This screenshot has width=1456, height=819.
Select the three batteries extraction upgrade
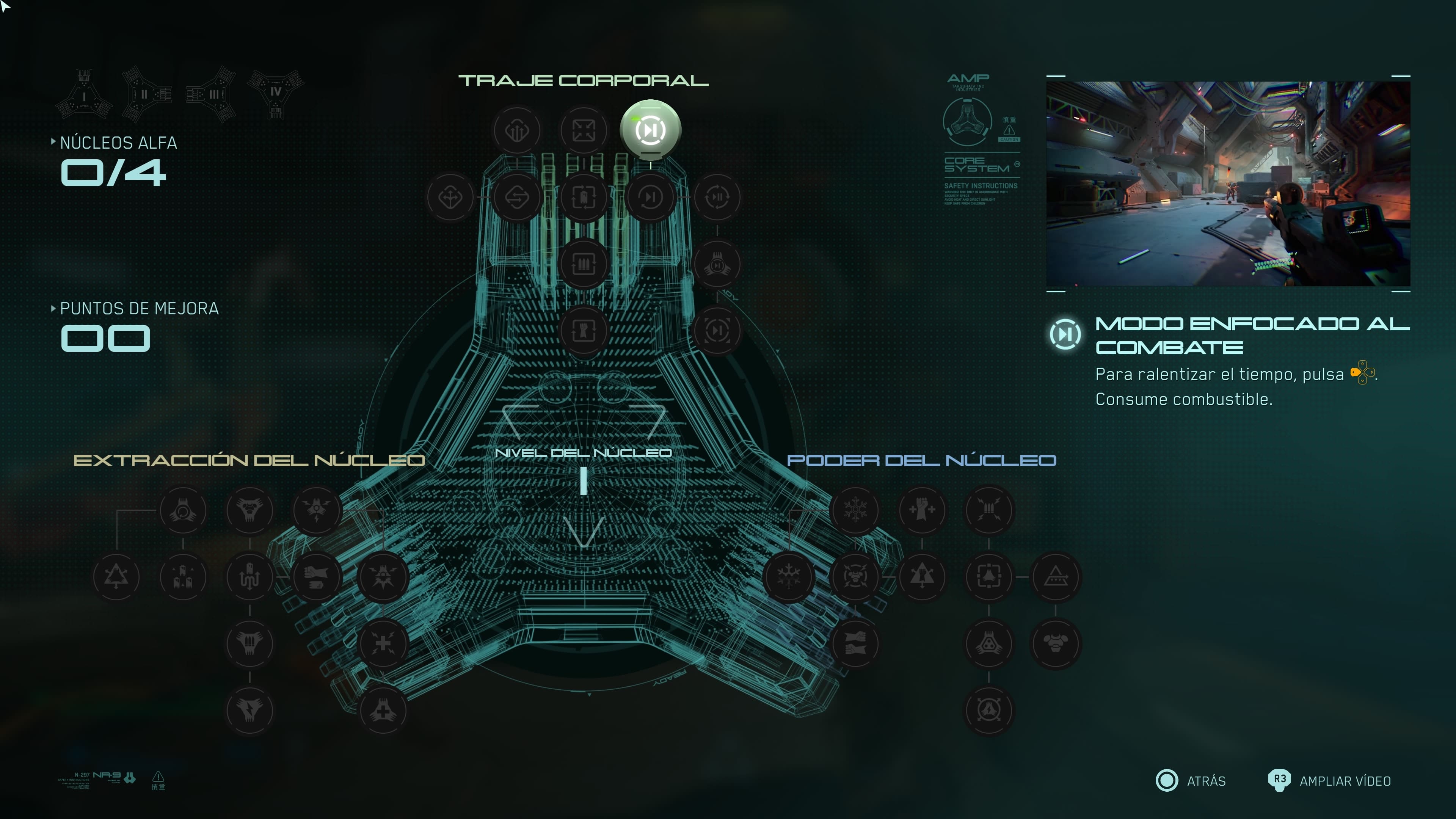click(182, 577)
